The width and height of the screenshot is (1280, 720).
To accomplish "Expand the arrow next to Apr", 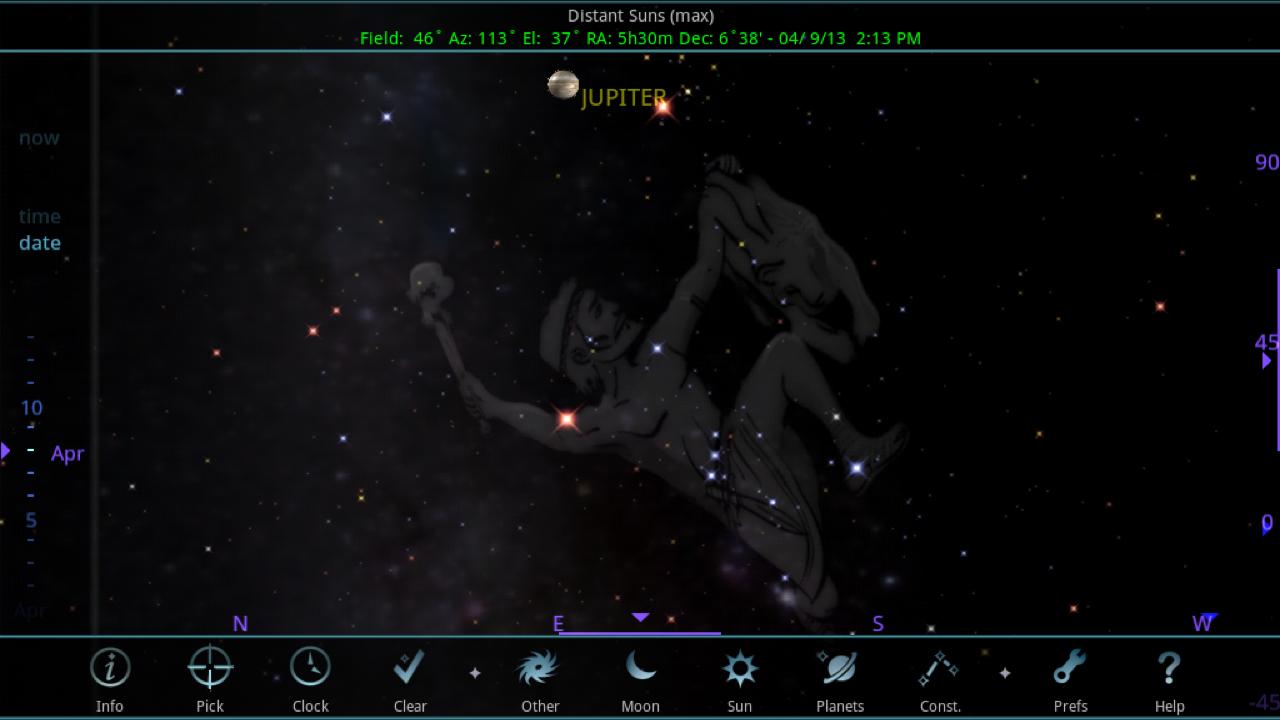I will click(8, 452).
